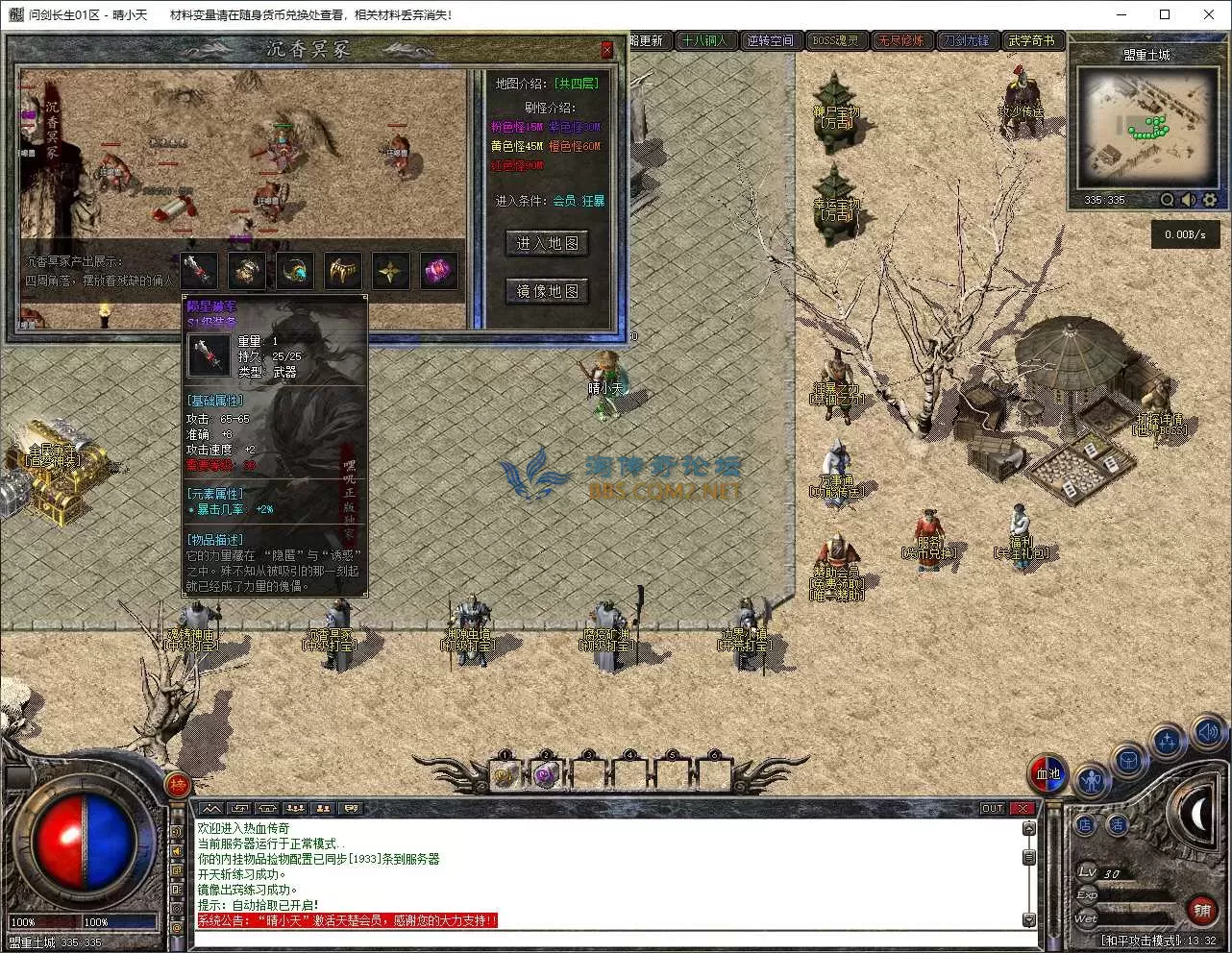Open the minimap gear settings icon
The width and height of the screenshot is (1232, 953).
click(1210, 200)
